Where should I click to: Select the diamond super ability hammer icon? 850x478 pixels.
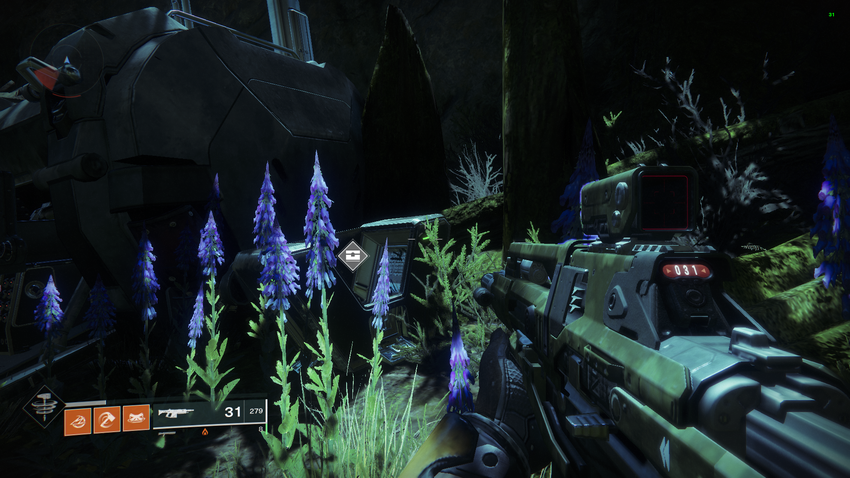coord(43,408)
